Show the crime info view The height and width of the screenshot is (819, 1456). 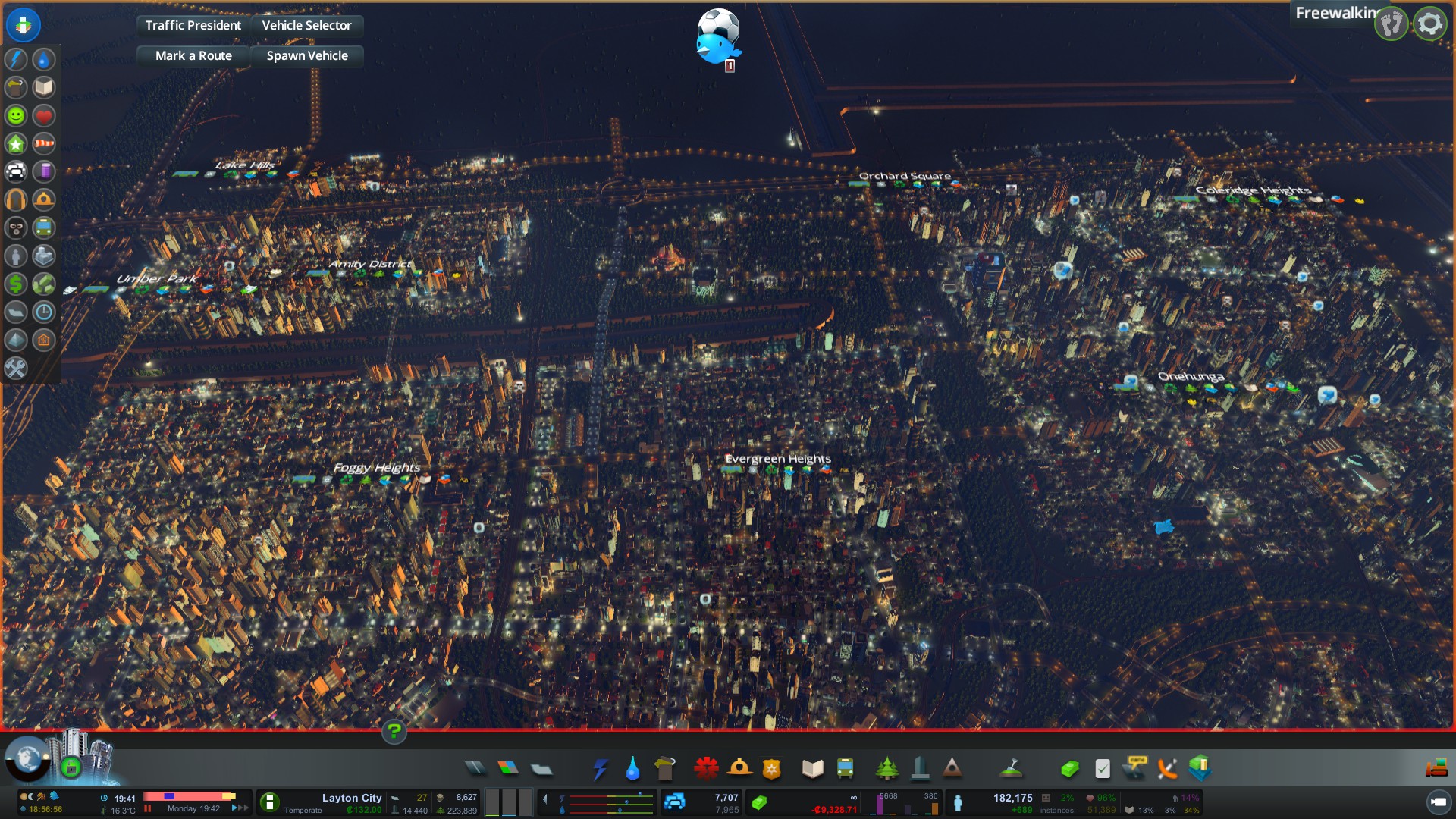pos(16,227)
